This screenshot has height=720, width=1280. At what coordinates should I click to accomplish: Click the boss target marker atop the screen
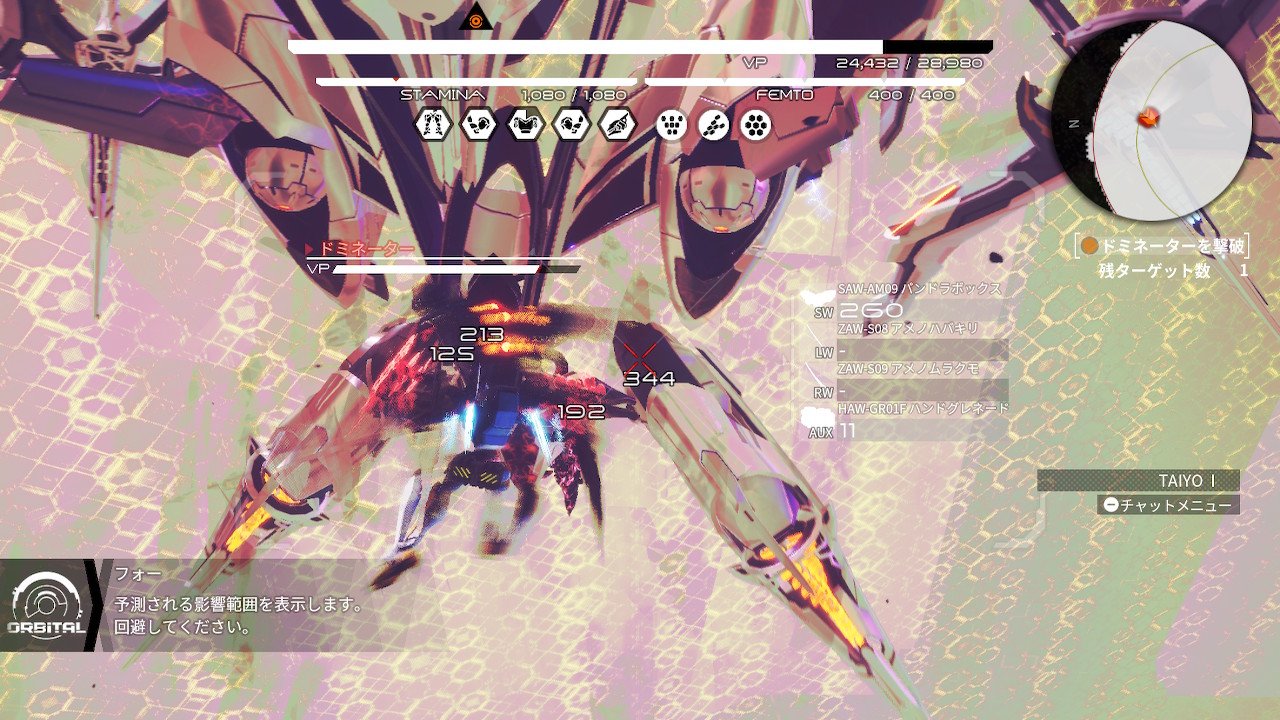tap(475, 17)
